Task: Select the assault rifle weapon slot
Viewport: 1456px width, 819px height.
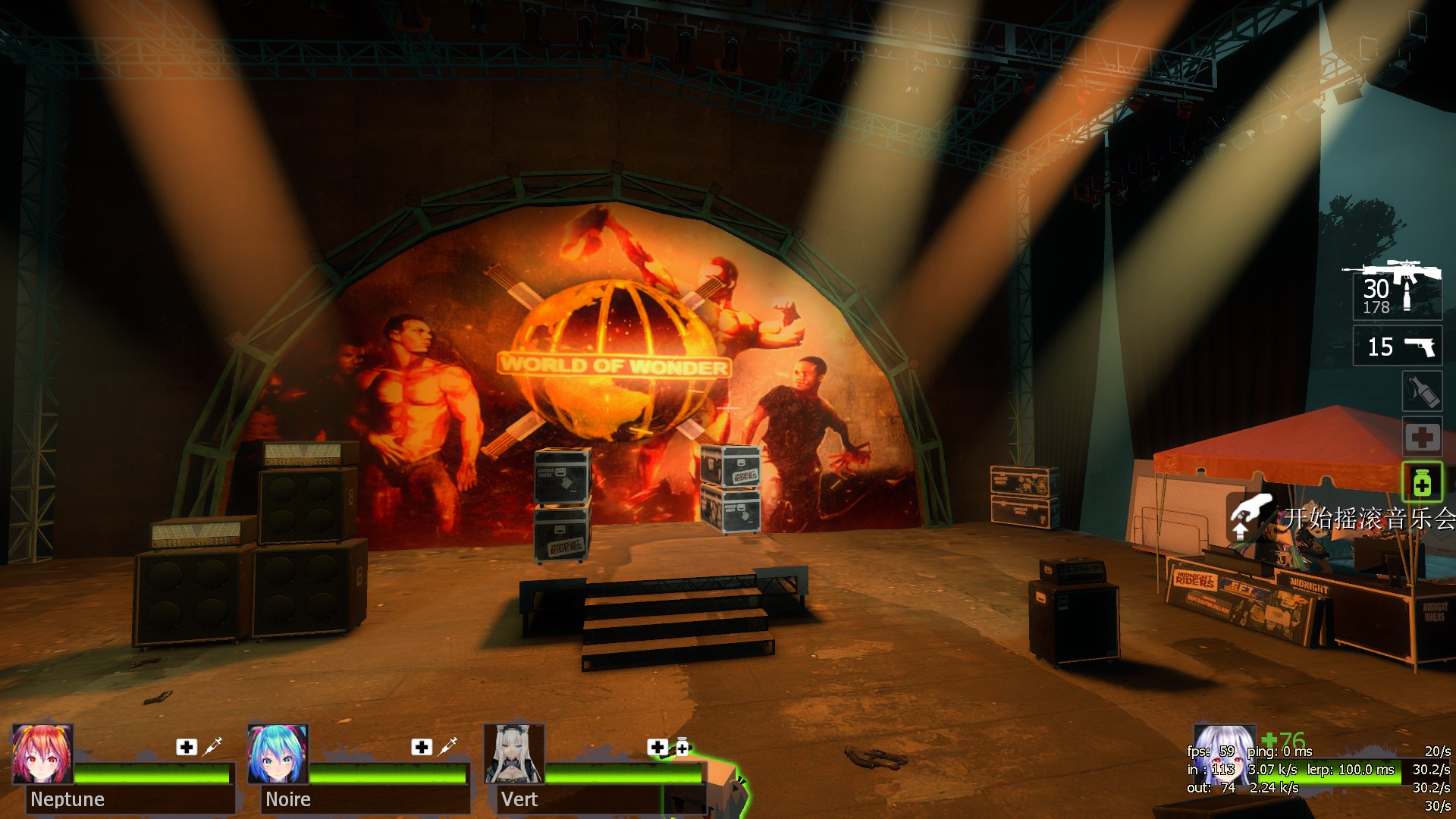Action: click(1397, 291)
